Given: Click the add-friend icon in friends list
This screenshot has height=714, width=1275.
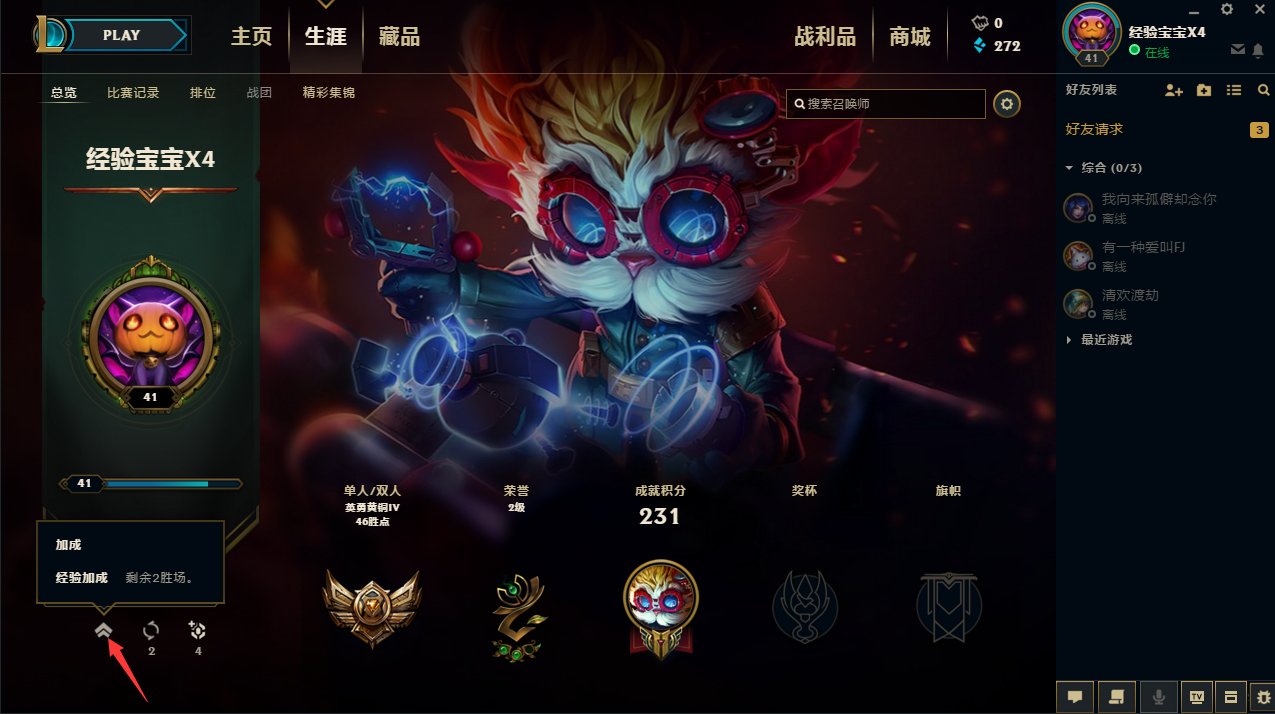Looking at the screenshot, I should coord(1174,90).
